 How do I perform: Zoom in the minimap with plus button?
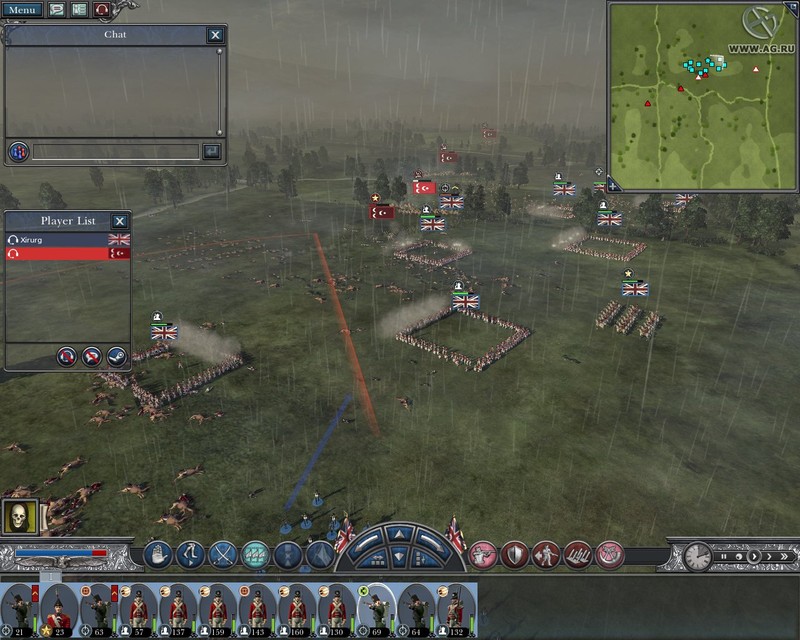(x=613, y=185)
